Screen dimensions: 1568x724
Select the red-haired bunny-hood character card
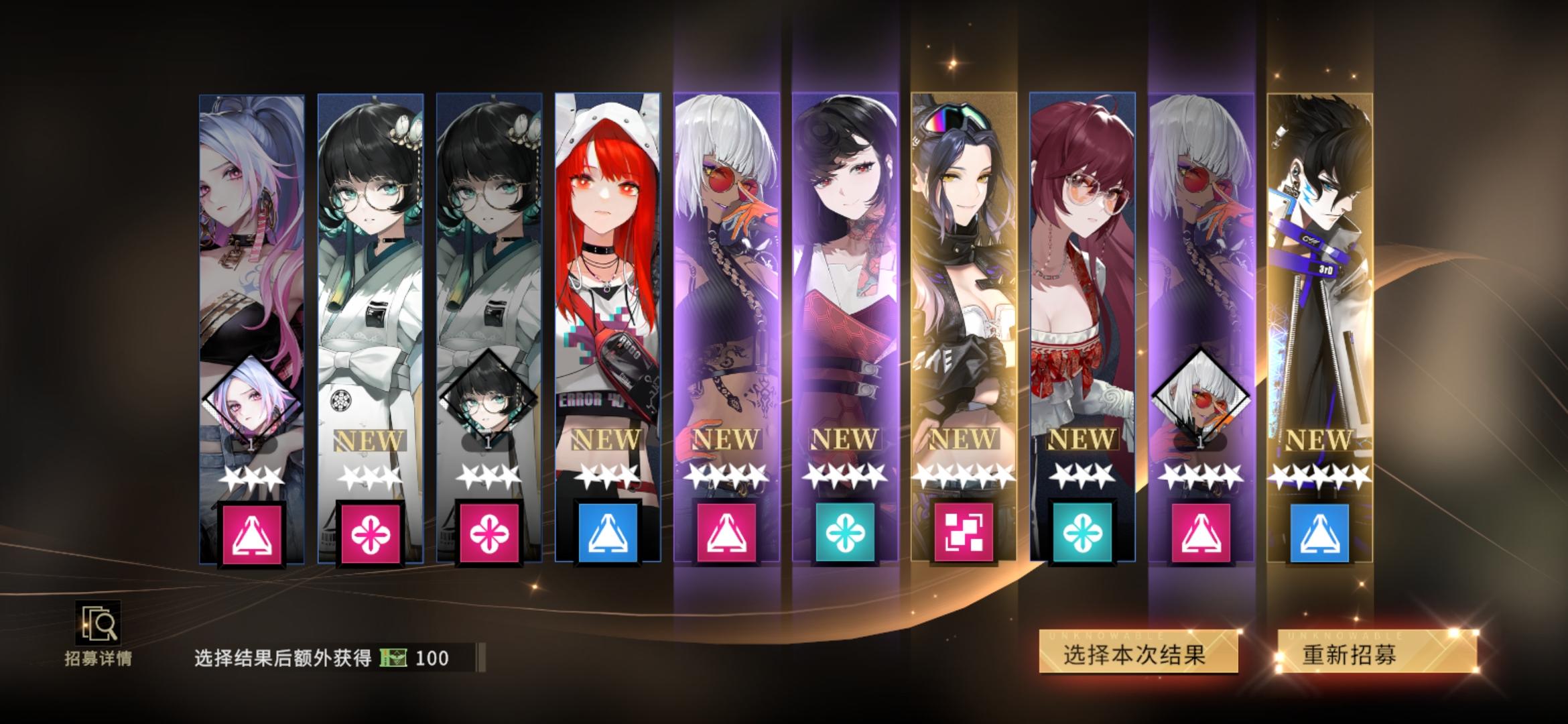(606, 268)
